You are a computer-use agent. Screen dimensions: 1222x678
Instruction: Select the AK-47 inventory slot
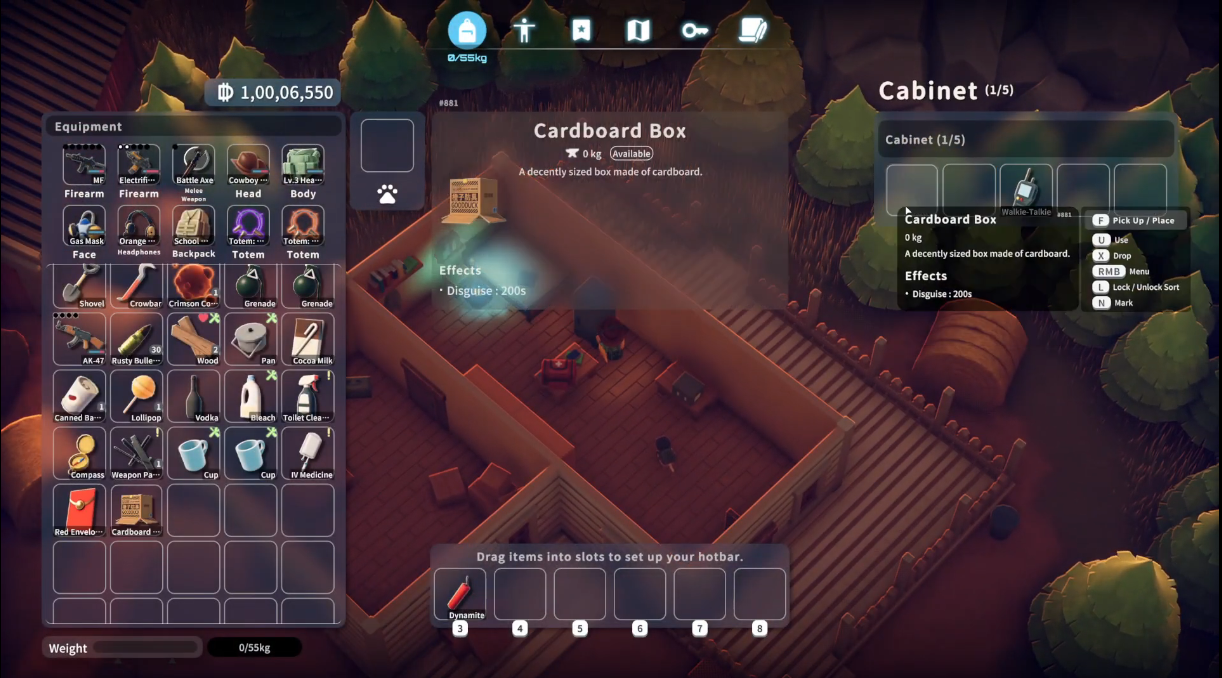[80, 339]
